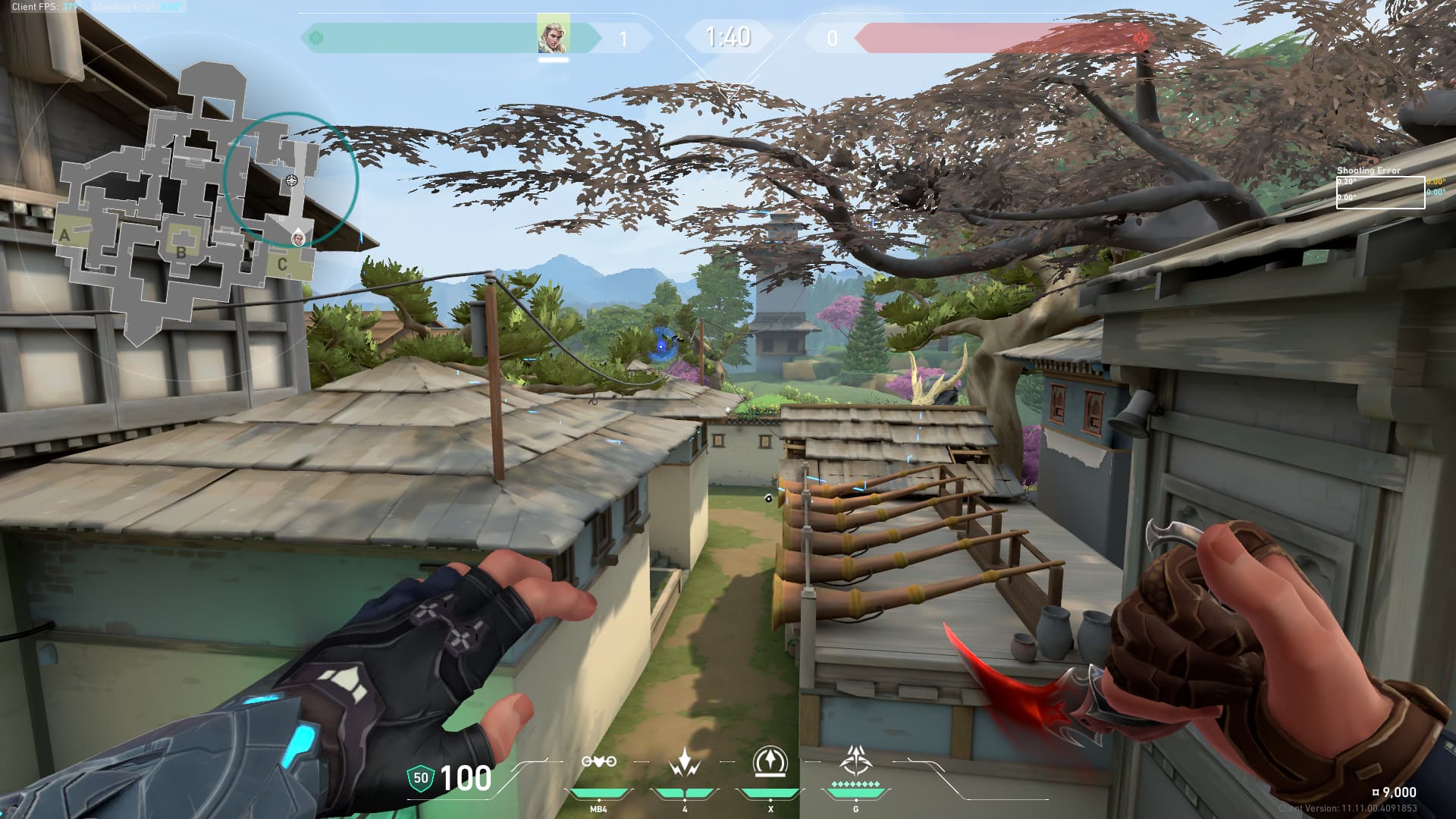Choose site B marker on the minimap
Image resolution: width=1456 pixels, height=819 pixels.
[181, 252]
